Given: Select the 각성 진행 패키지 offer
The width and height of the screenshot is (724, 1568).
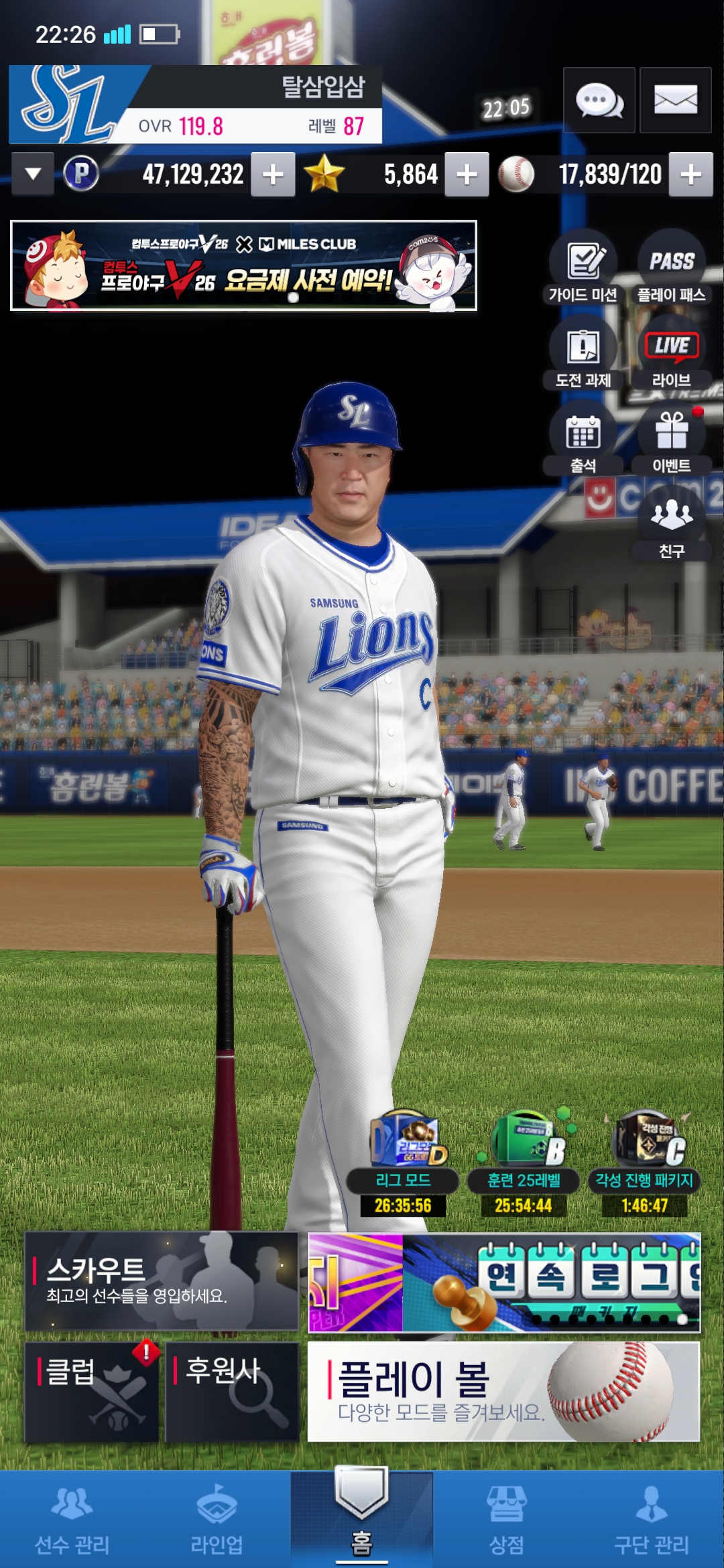Looking at the screenshot, I should point(644,1166).
